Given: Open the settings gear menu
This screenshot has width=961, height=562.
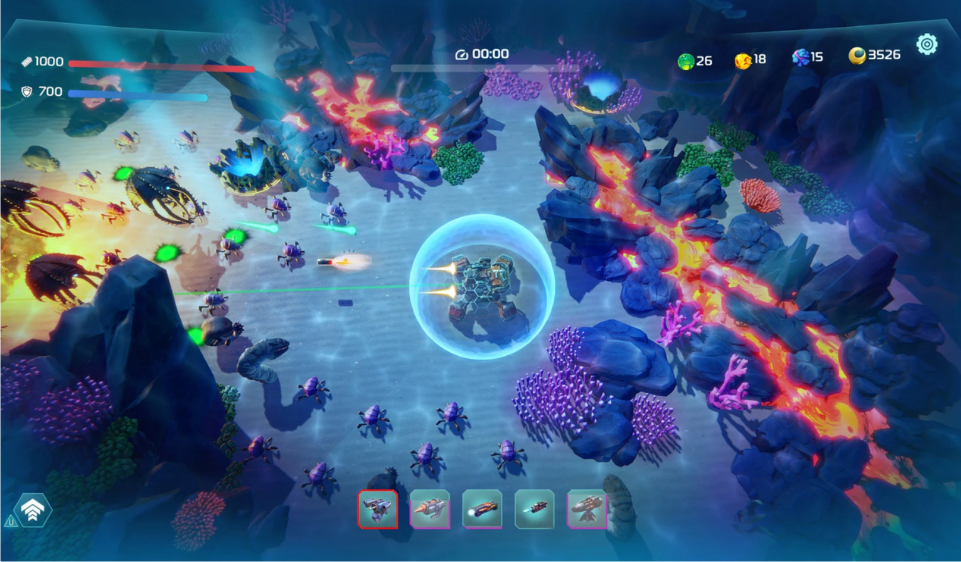Looking at the screenshot, I should [927, 44].
